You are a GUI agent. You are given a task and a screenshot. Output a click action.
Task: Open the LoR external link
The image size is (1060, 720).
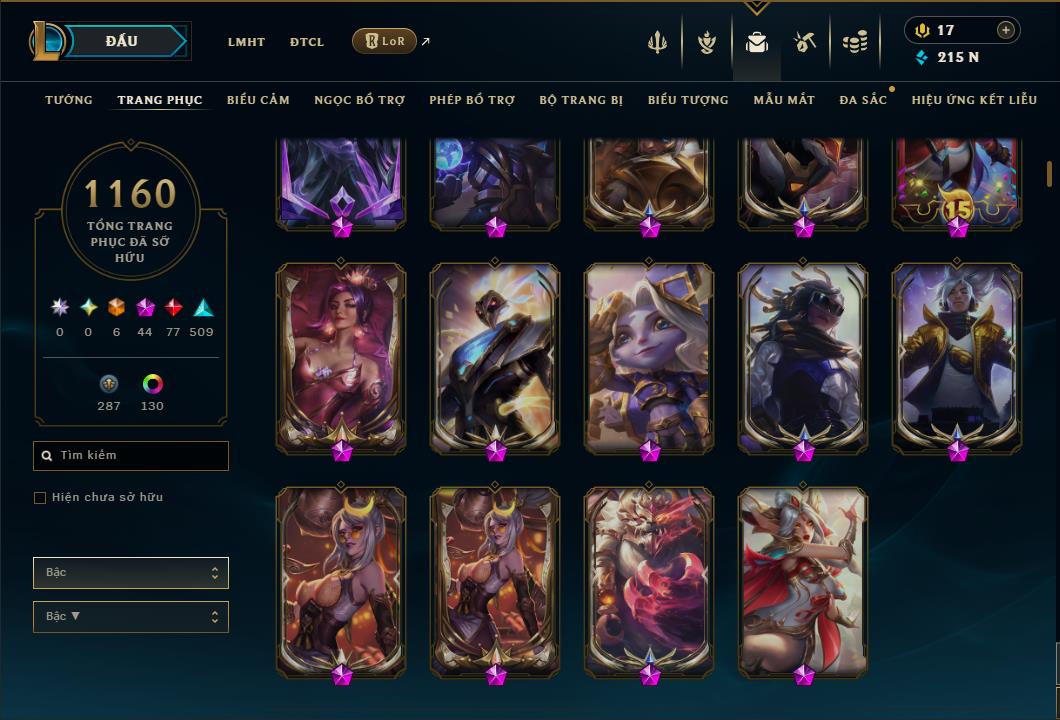pyautogui.click(x=385, y=41)
